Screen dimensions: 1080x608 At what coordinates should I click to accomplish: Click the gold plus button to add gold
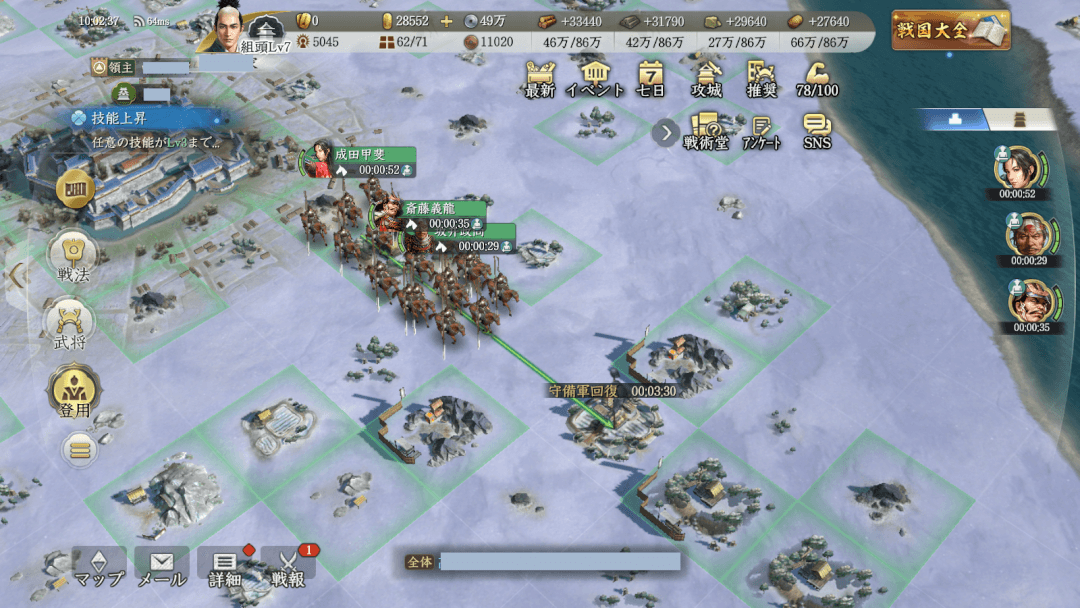(x=446, y=21)
